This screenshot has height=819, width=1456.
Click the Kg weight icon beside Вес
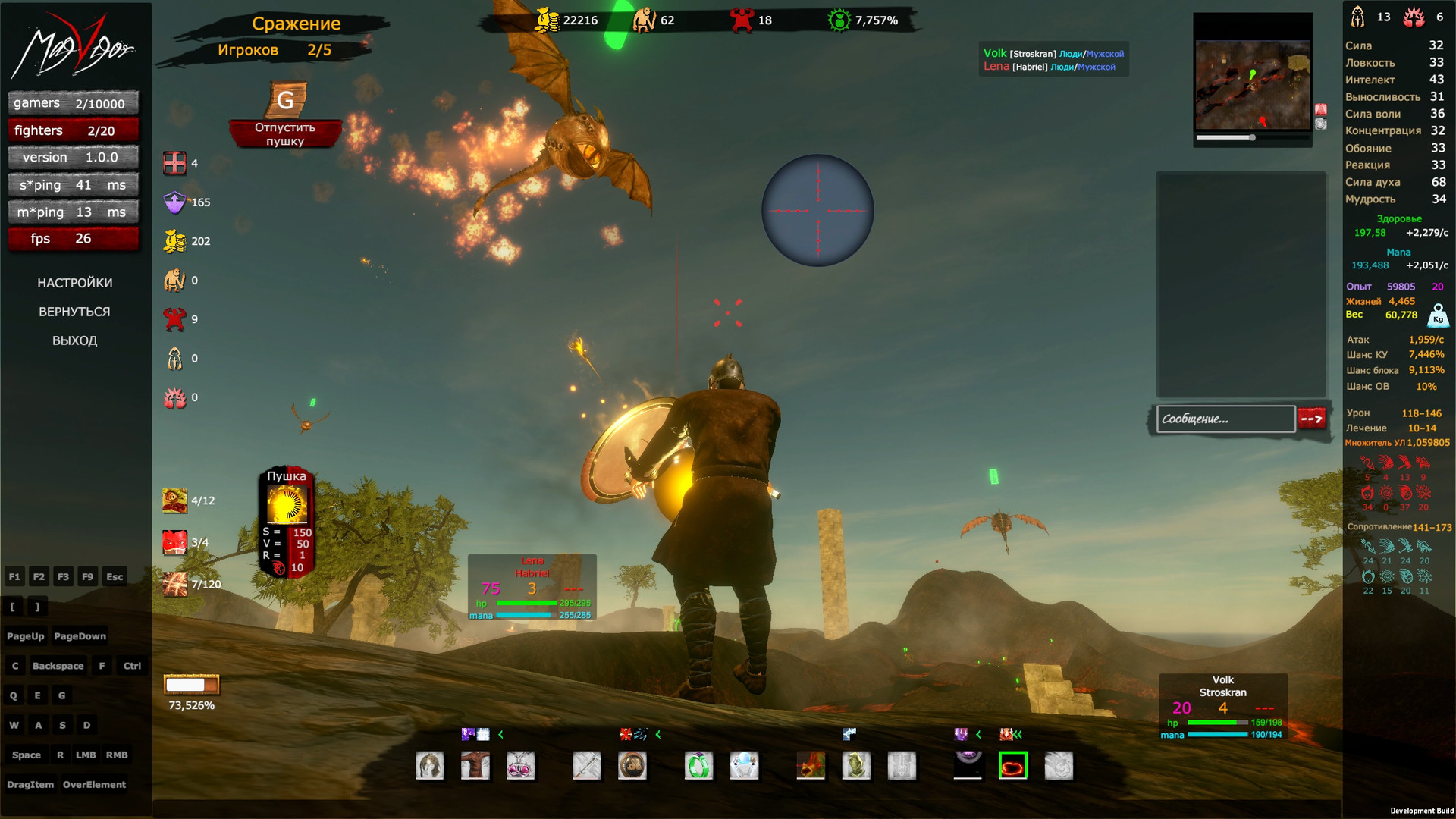point(1438,315)
